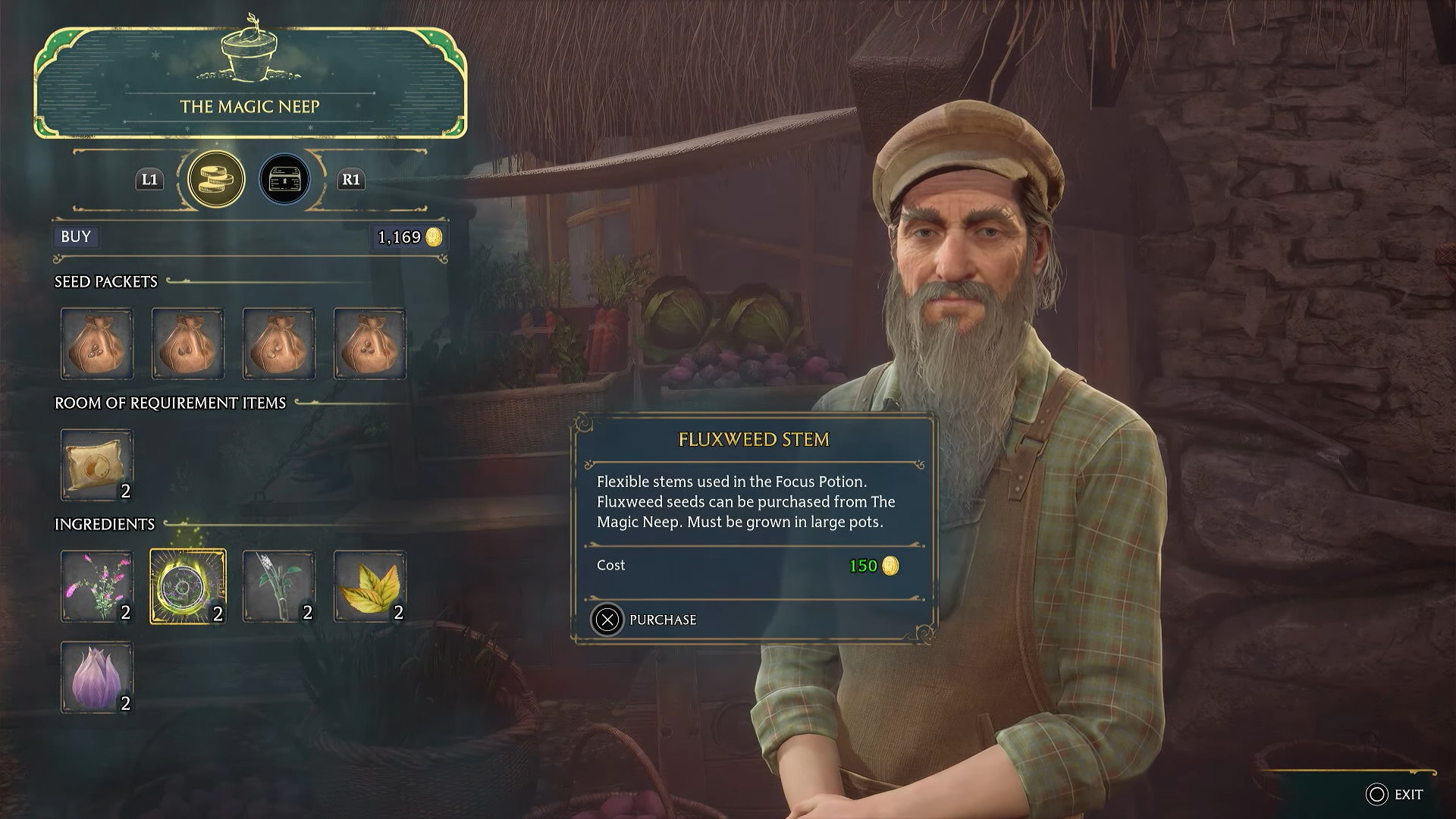Select the white-tipped stem ingredient
Screen dimensions: 1456x819
[x=279, y=586]
